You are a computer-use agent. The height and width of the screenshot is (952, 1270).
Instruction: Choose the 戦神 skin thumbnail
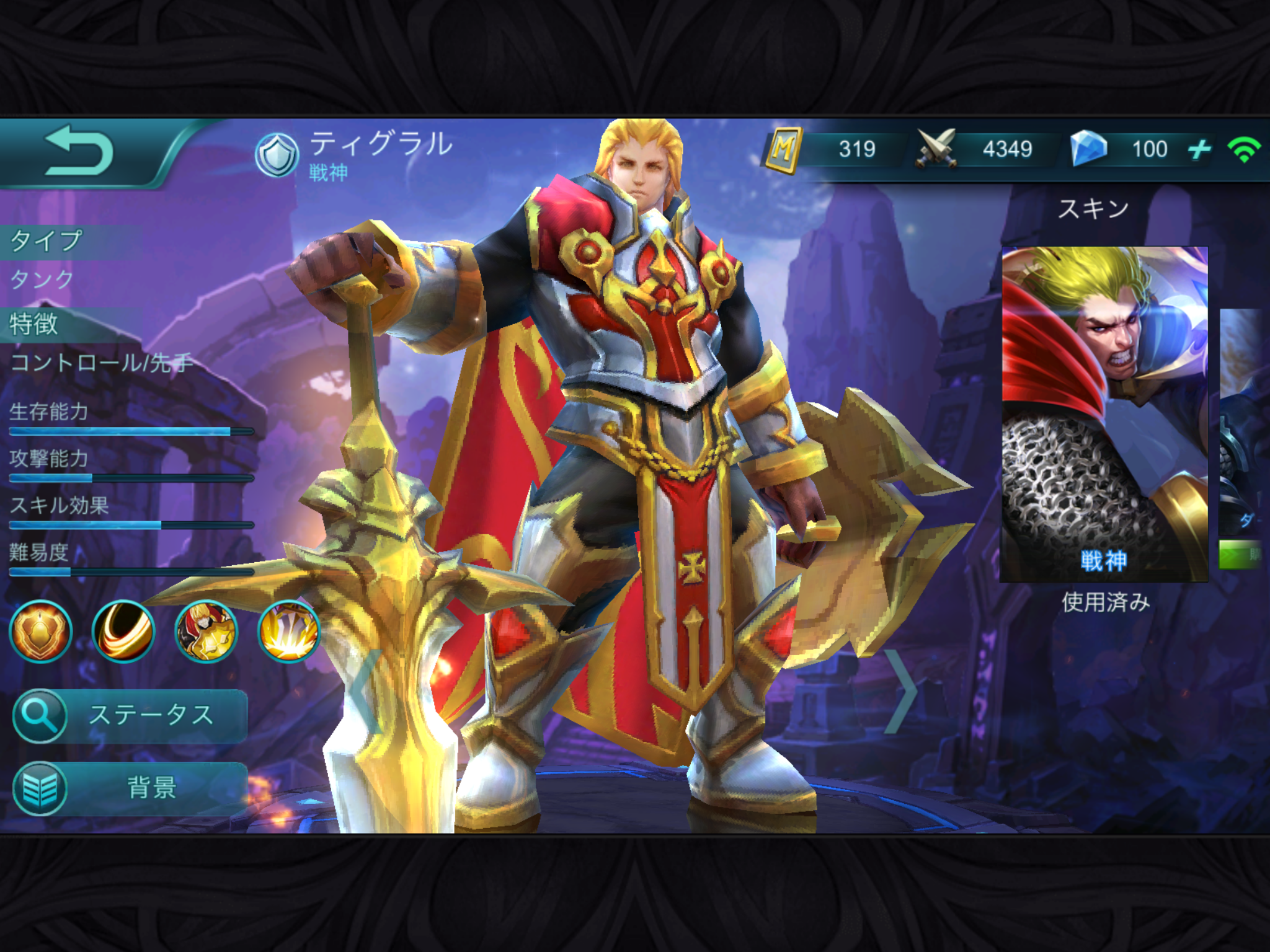[x=1104, y=414]
